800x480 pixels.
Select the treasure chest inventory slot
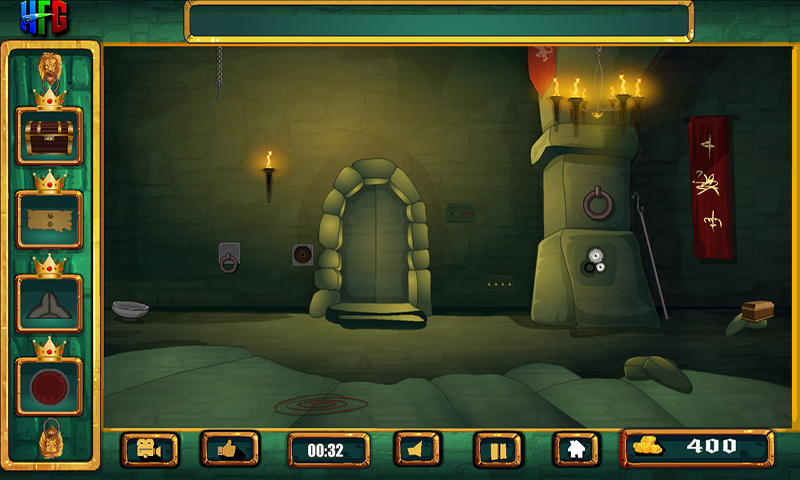pyautogui.click(x=49, y=137)
